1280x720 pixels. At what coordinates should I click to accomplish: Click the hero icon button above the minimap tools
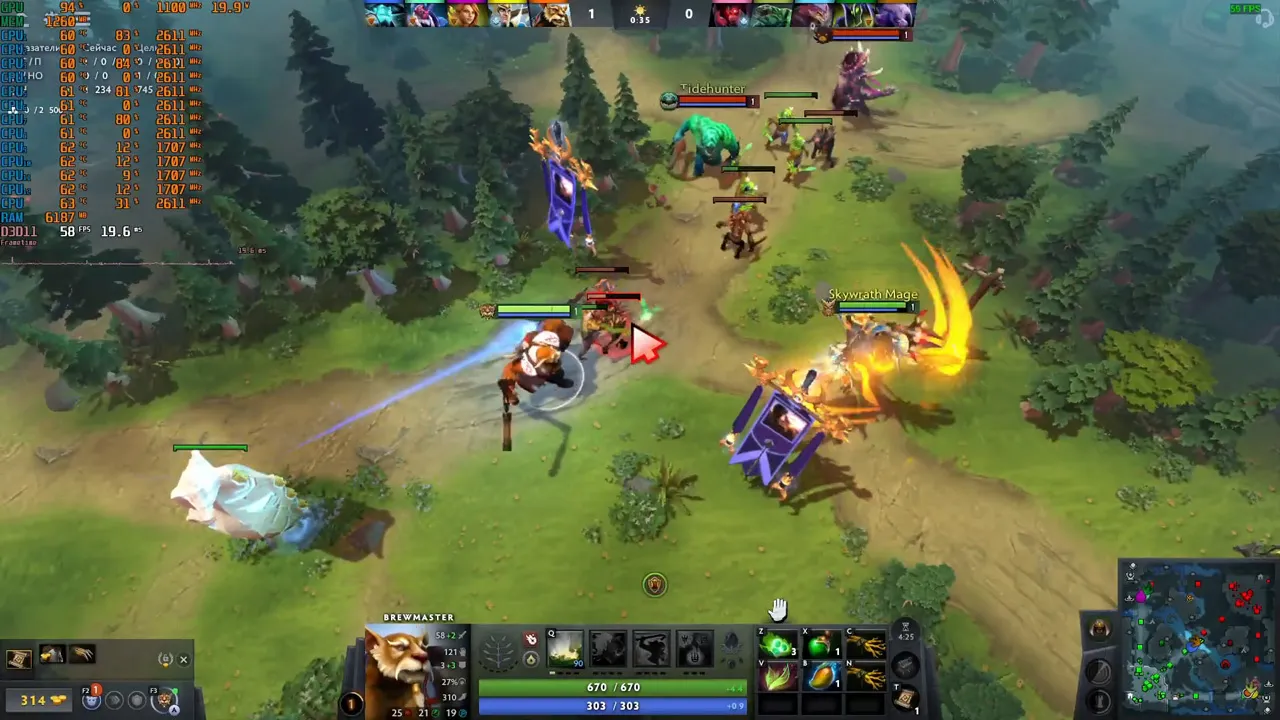tap(1098, 628)
